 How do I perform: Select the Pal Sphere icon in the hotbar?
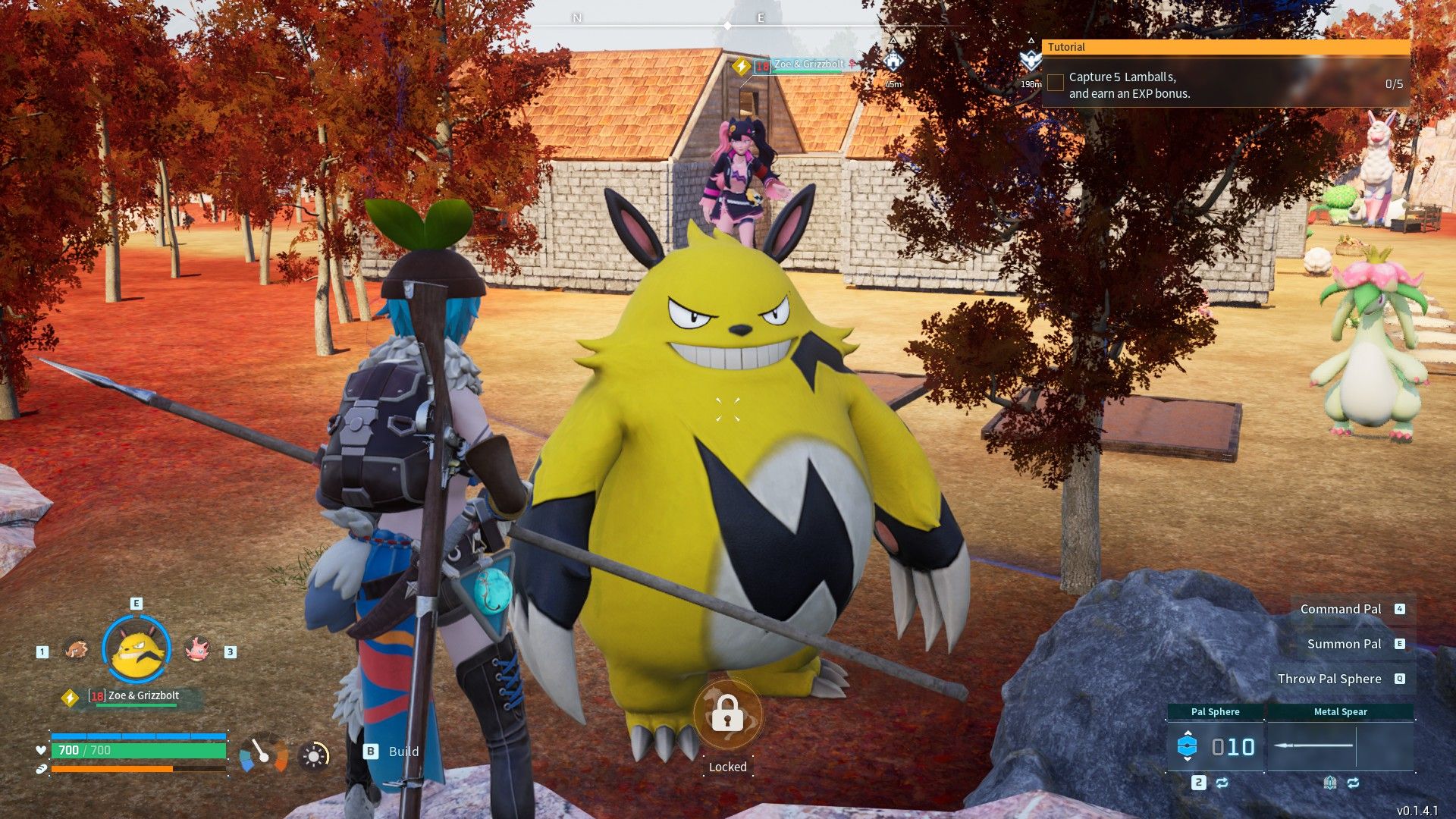(x=1188, y=745)
